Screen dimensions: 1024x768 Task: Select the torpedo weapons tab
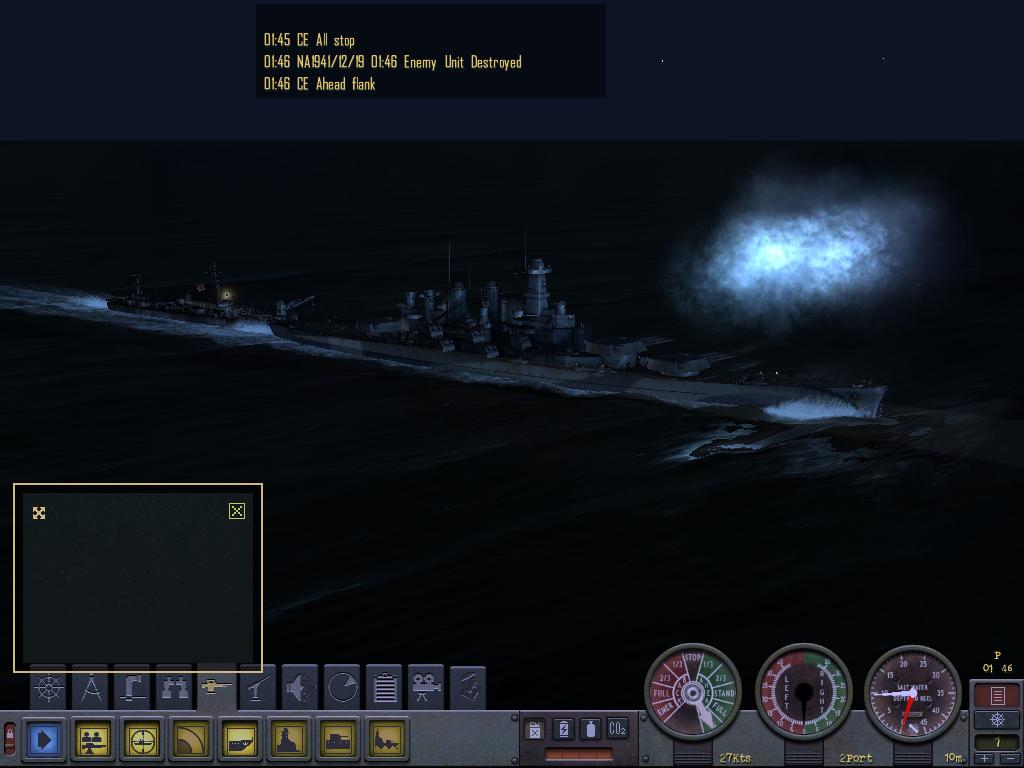(x=217, y=688)
